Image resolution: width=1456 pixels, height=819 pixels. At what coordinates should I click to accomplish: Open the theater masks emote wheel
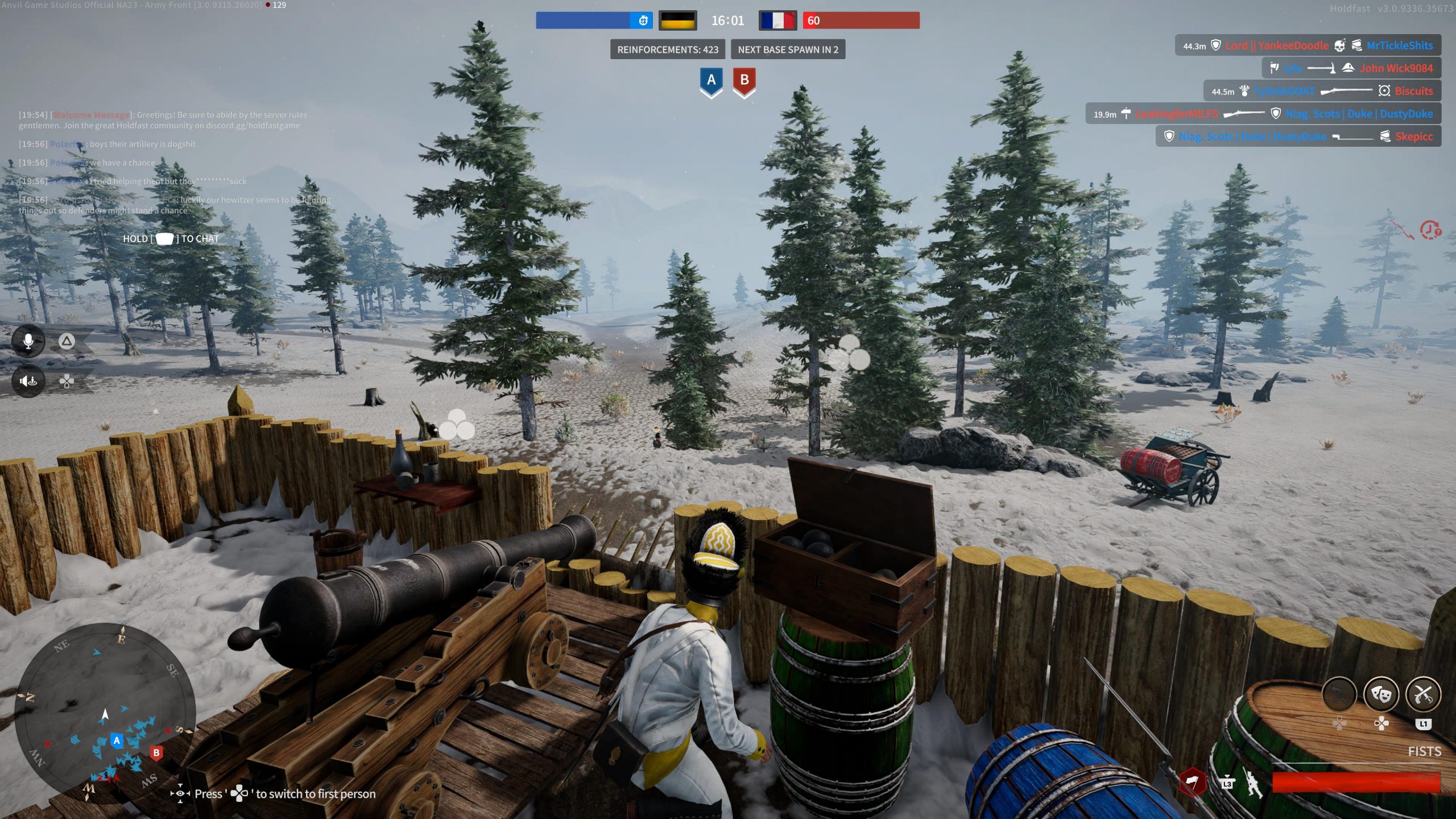(x=1381, y=694)
